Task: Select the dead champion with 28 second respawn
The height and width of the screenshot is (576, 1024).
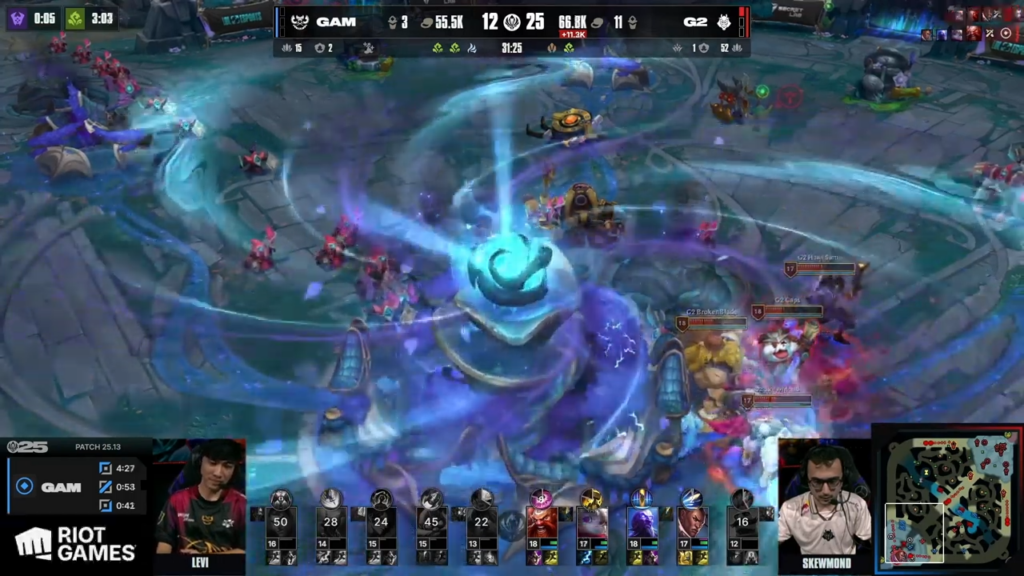Action: click(x=331, y=522)
